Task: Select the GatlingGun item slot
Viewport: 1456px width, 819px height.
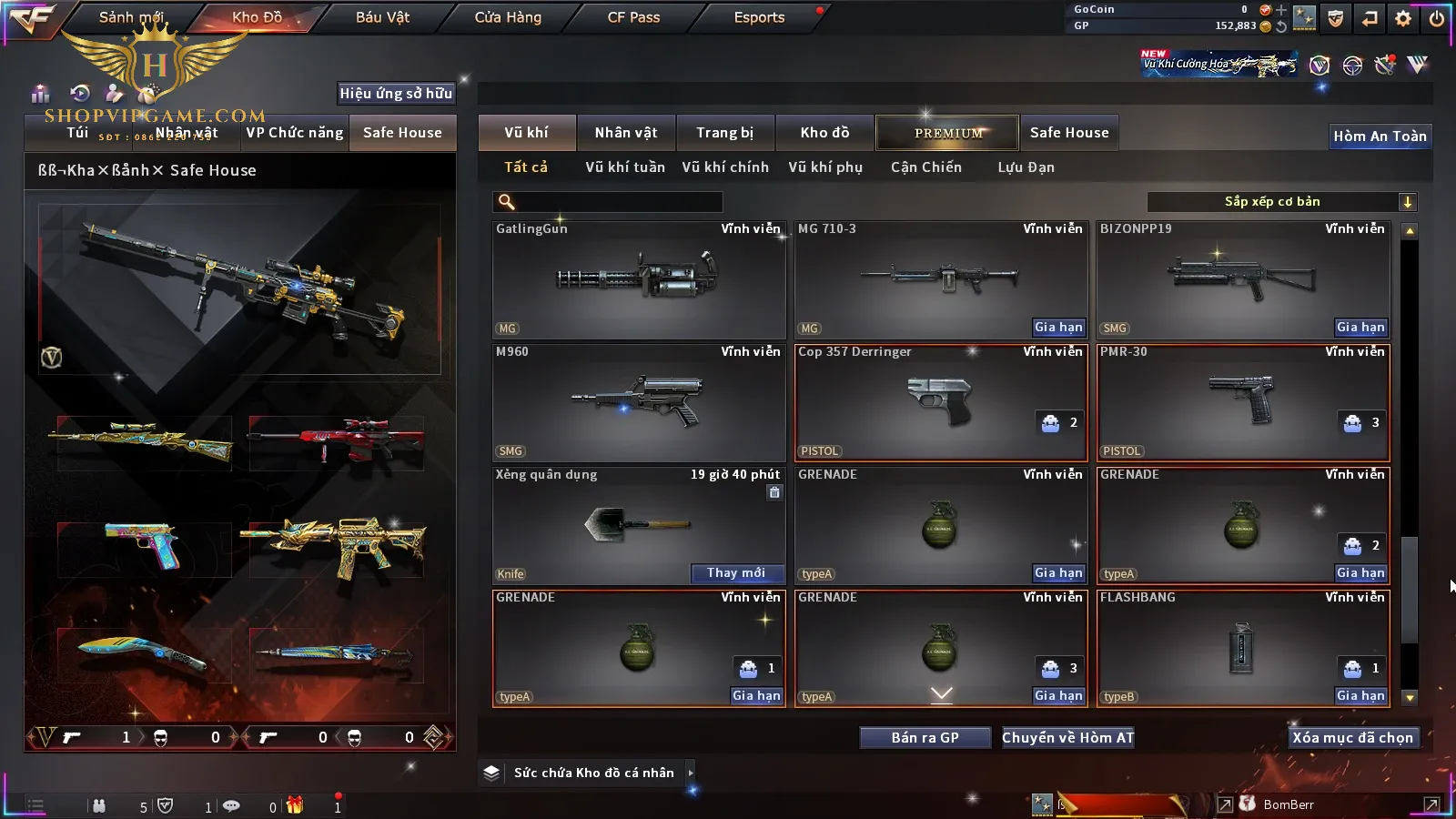Action: [638, 280]
